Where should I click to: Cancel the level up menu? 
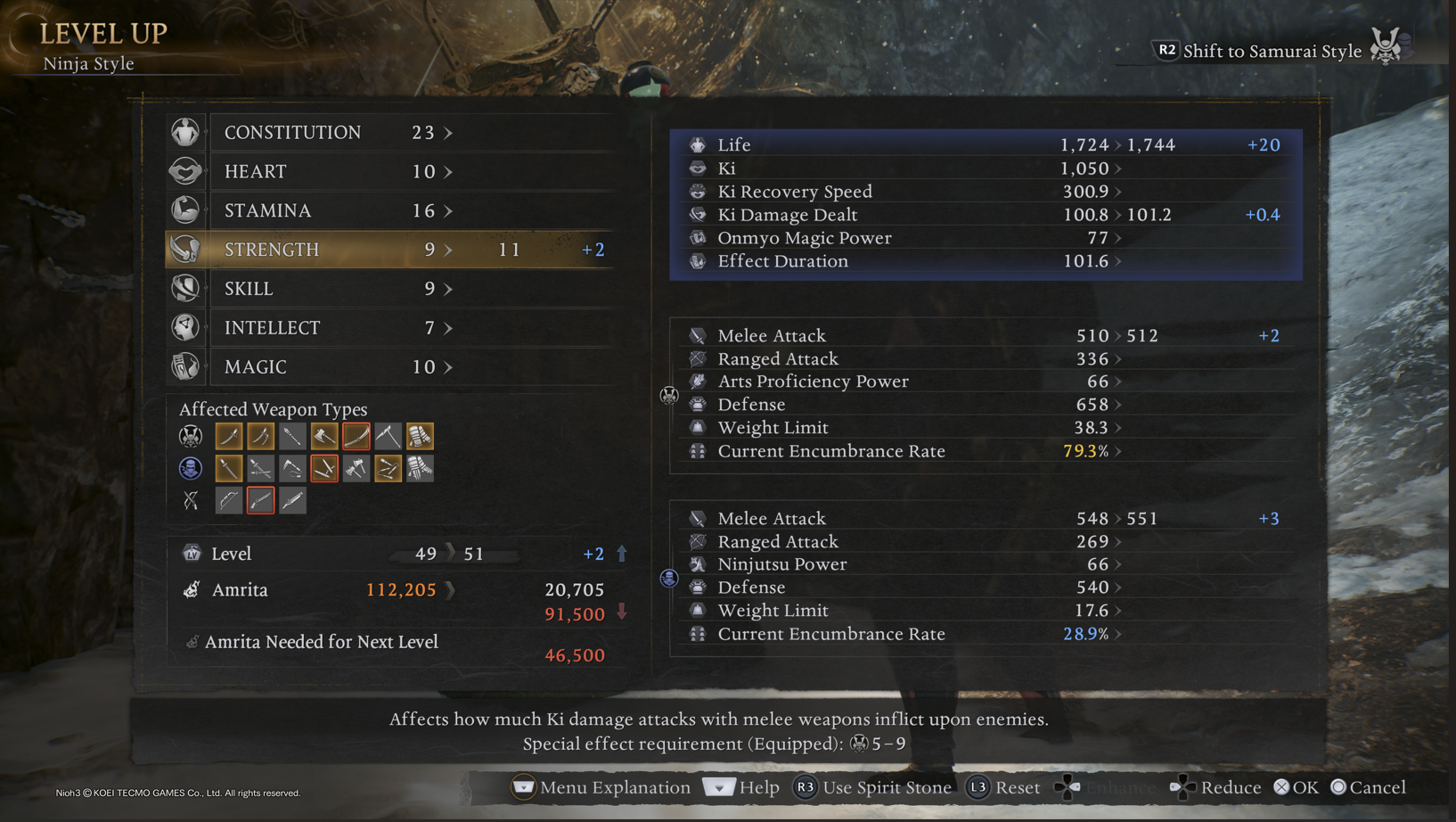coord(1368,788)
